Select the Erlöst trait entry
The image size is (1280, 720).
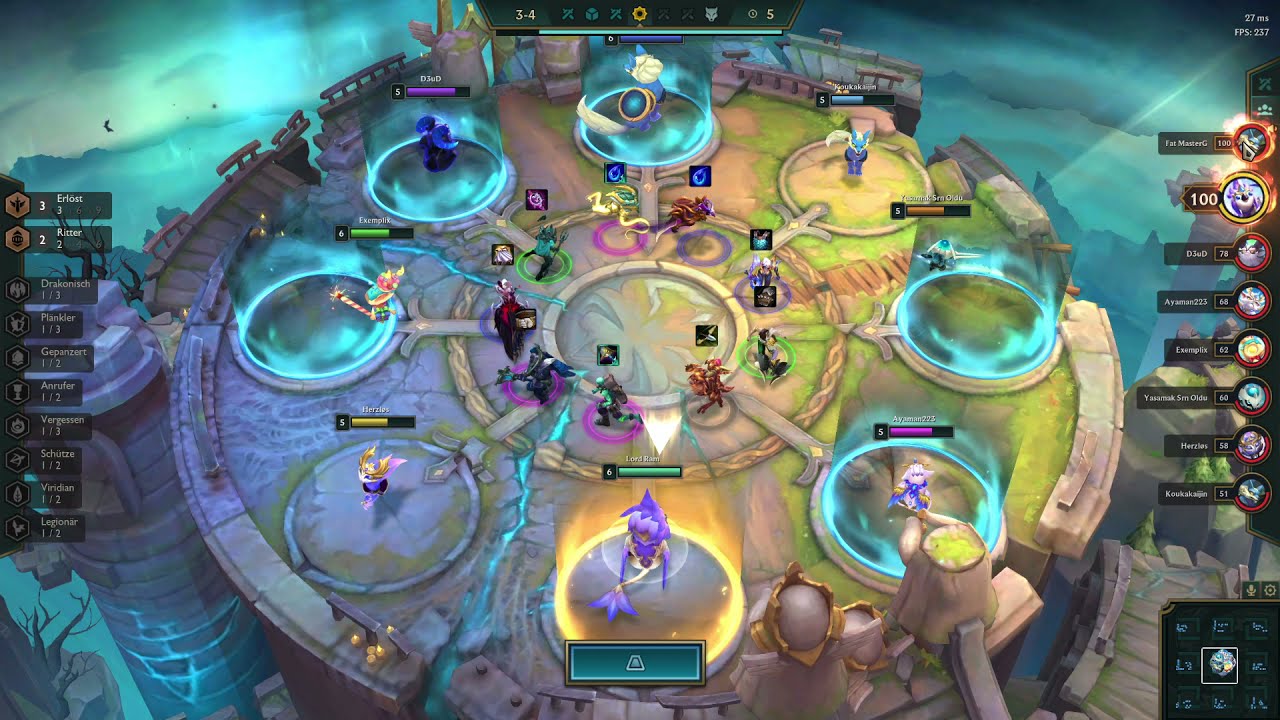coord(60,205)
